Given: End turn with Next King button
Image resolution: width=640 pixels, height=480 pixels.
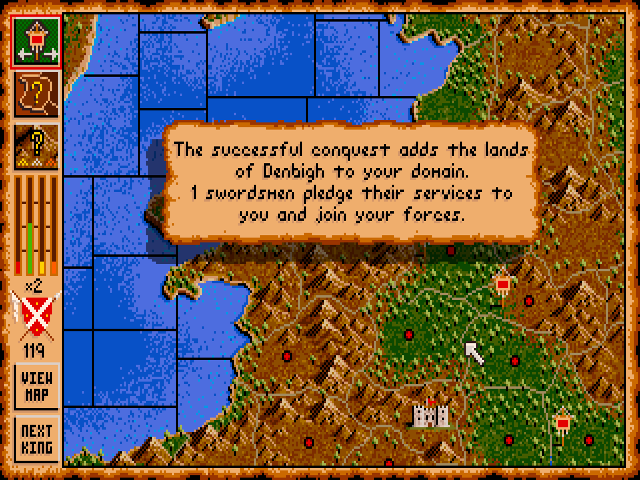Looking at the screenshot, I should coord(36,439).
